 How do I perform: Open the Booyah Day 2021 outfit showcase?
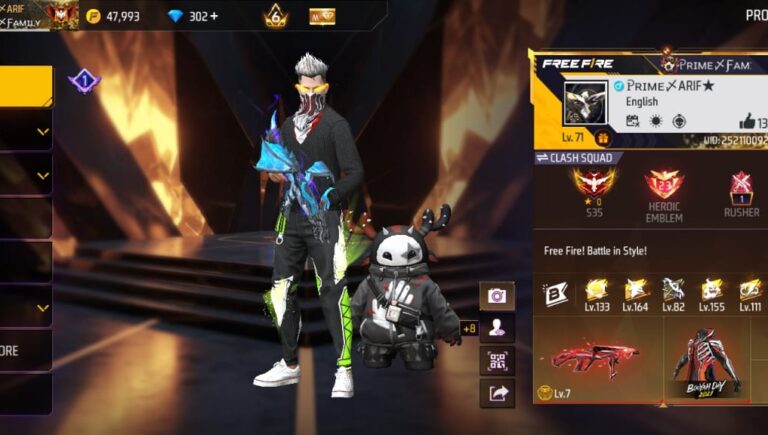click(x=708, y=360)
